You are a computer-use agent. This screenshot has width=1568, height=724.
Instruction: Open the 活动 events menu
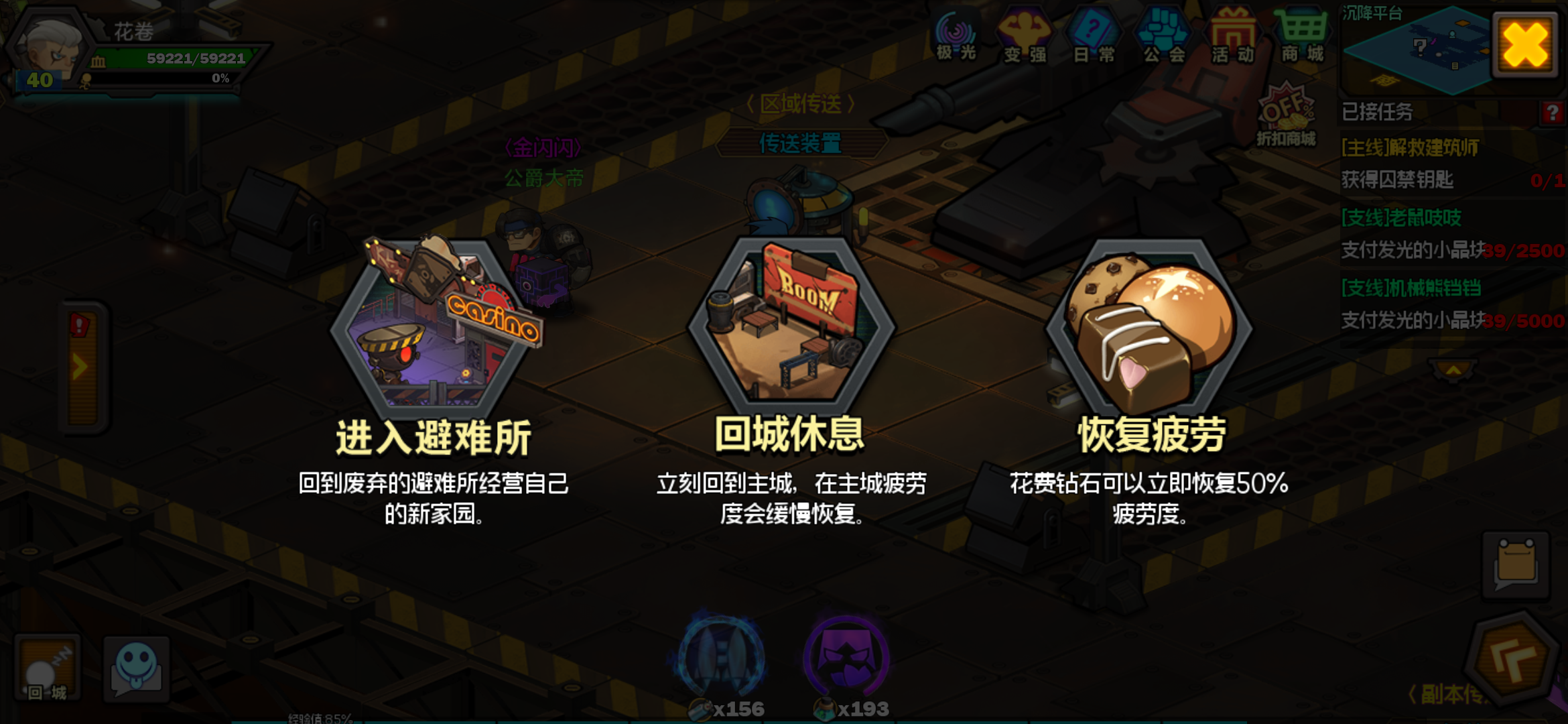pos(1233,37)
